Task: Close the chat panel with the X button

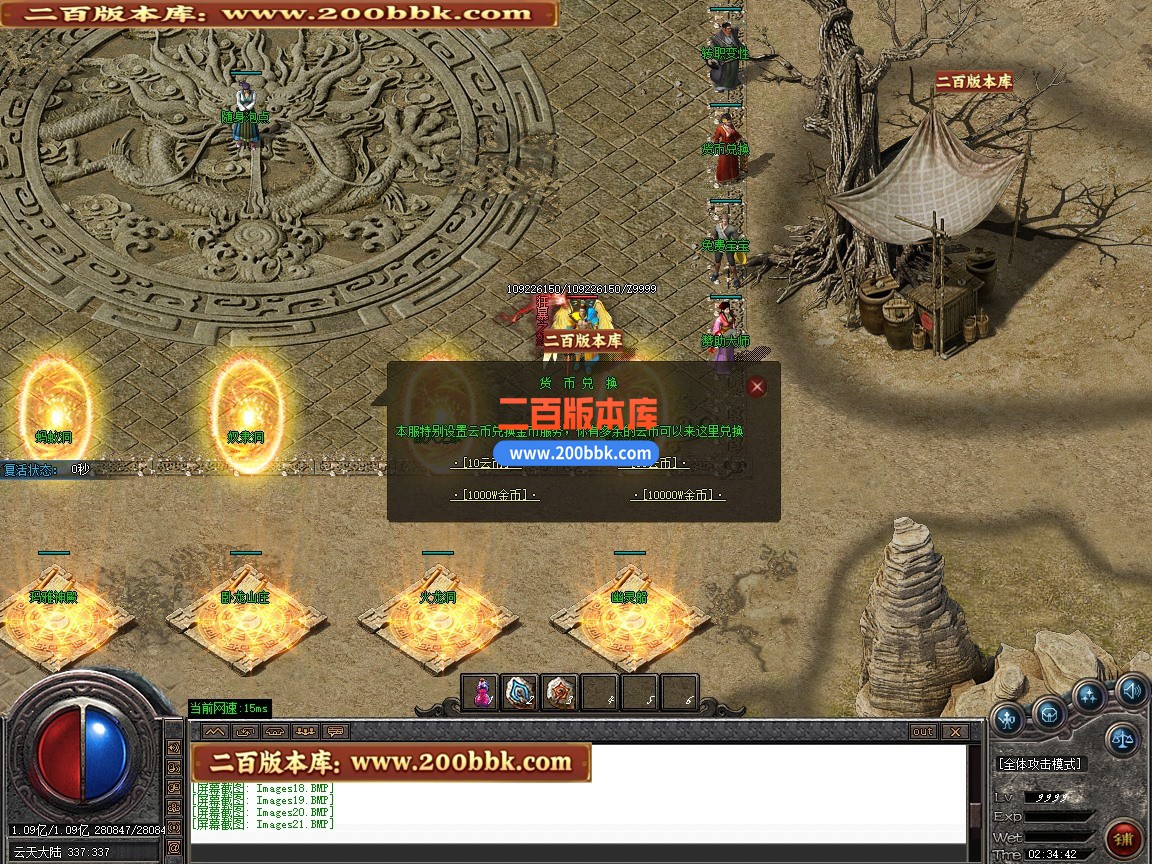Action: [954, 732]
